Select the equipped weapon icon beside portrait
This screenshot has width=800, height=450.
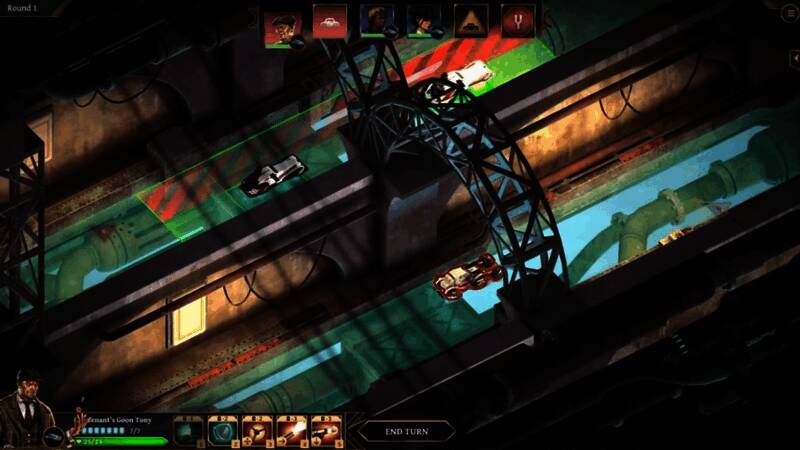(x=54, y=438)
